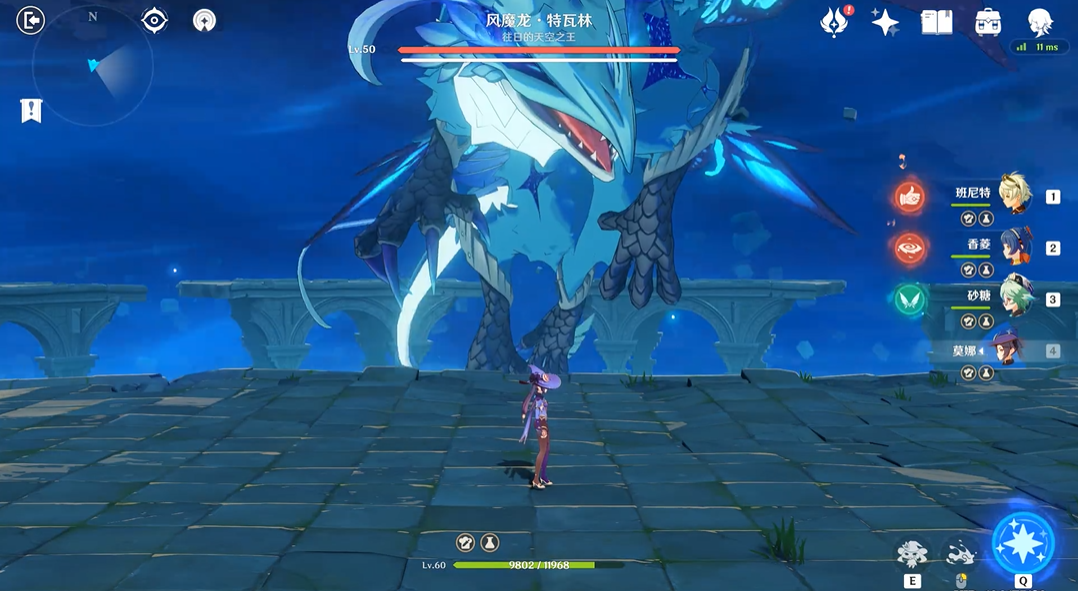Switch to party member 香菱
This screenshot has height=591, width=1078.
click(x=1014, y=246)
